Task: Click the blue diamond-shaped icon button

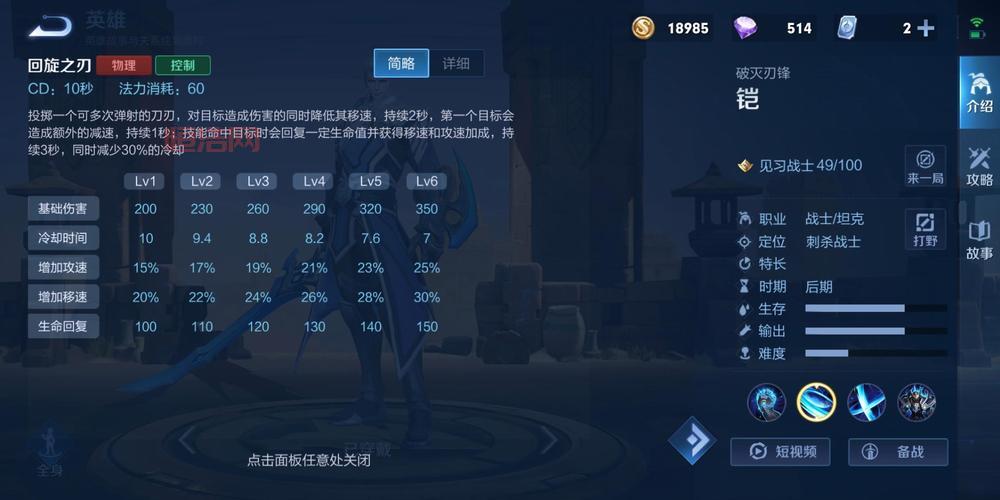Action: [692, 440]
